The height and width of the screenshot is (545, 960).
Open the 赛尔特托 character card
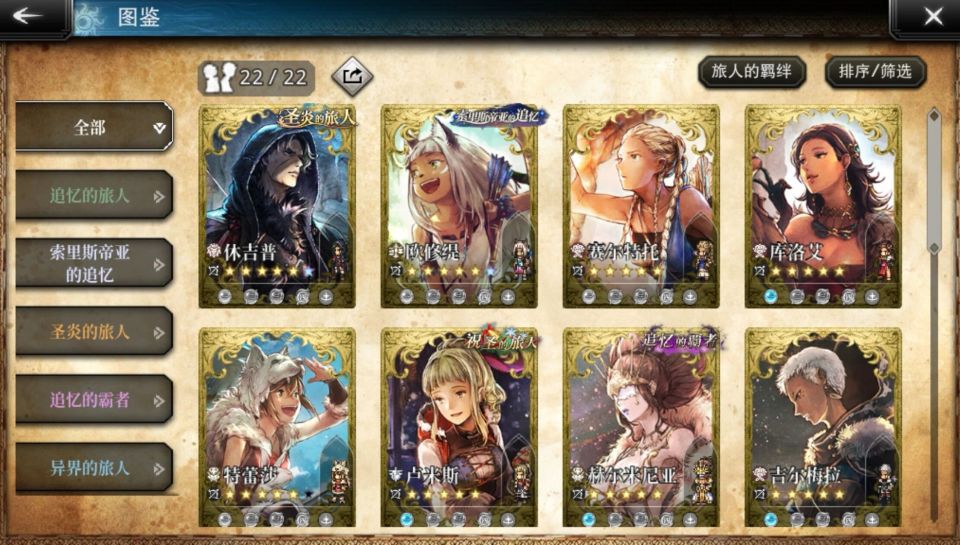point(641,205)
